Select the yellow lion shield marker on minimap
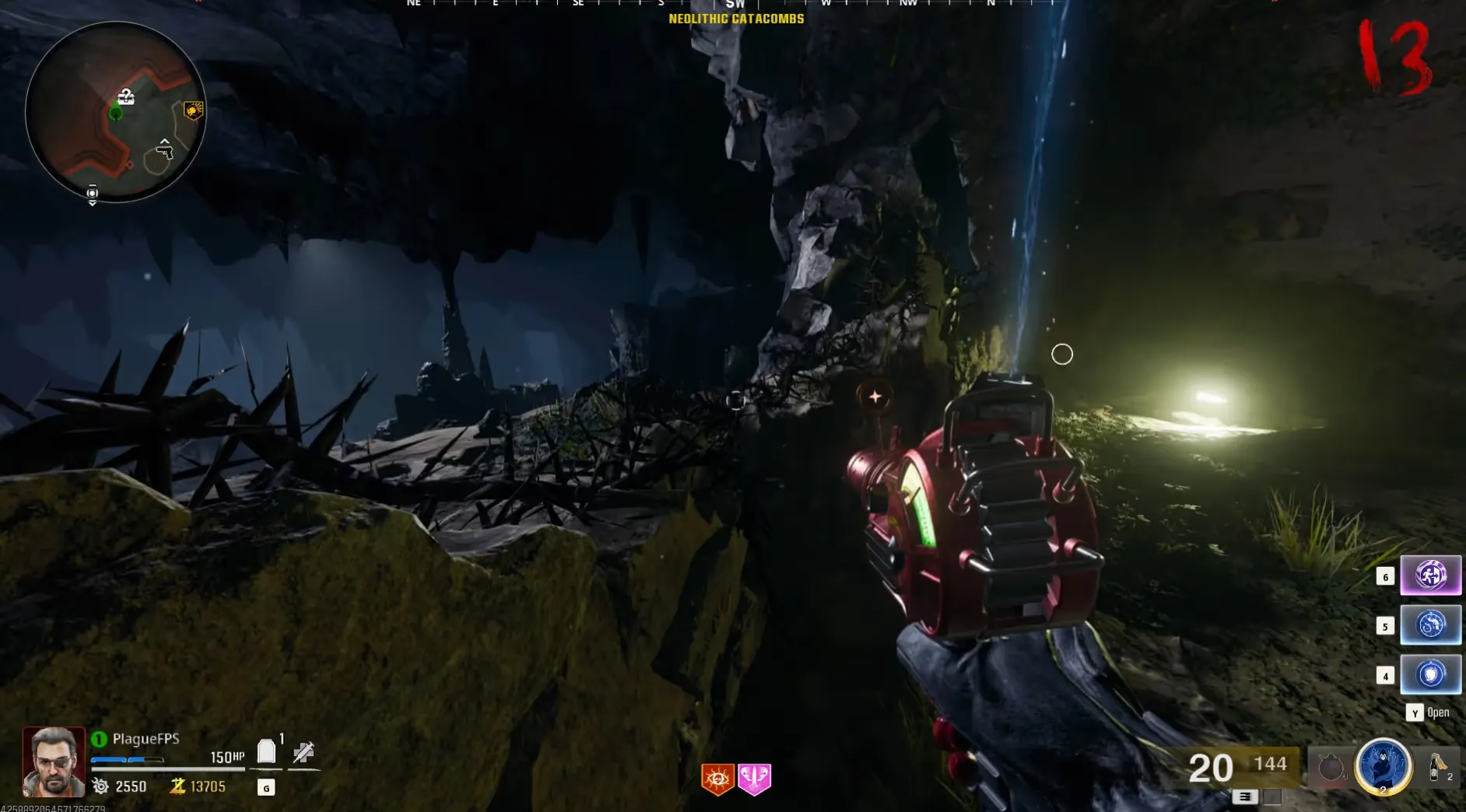1466x812 pixels. point(193,110)
